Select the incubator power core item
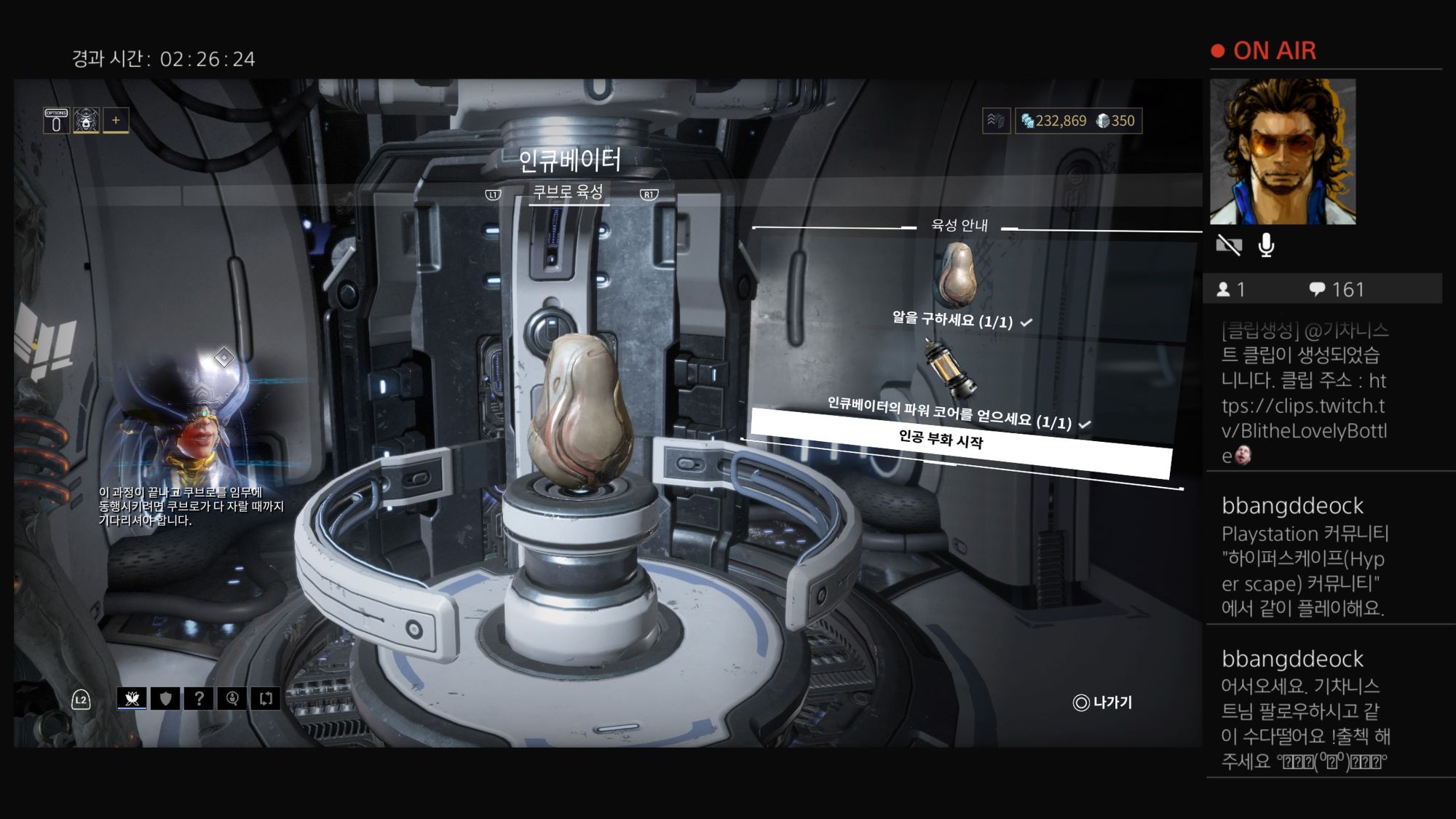This screenshot has width=1456, height=819. click(950, 371)
